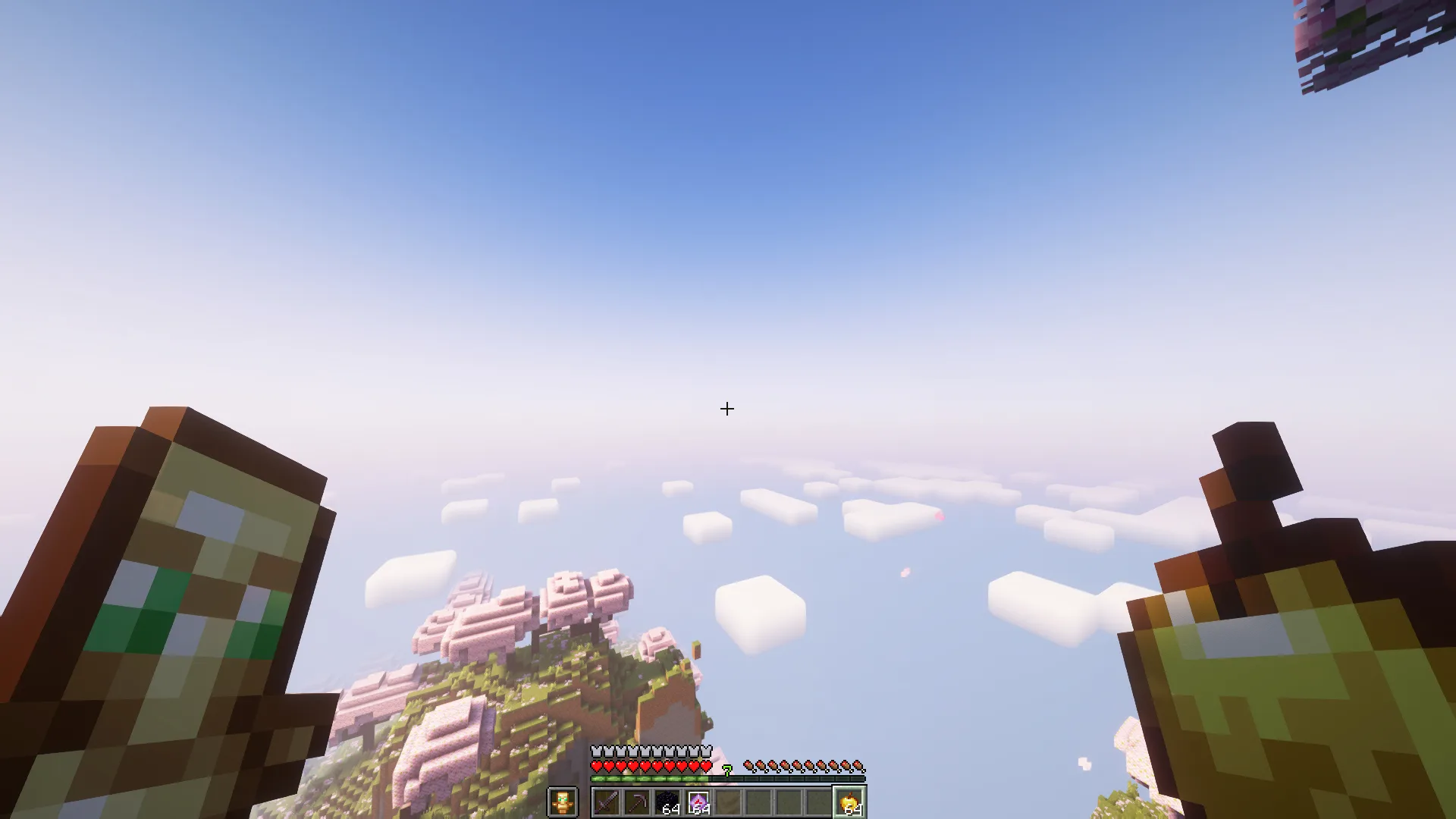This screenshot has height=819, width=1456.
Task: Click the green experience level number 7
Action: coord(726,767)
